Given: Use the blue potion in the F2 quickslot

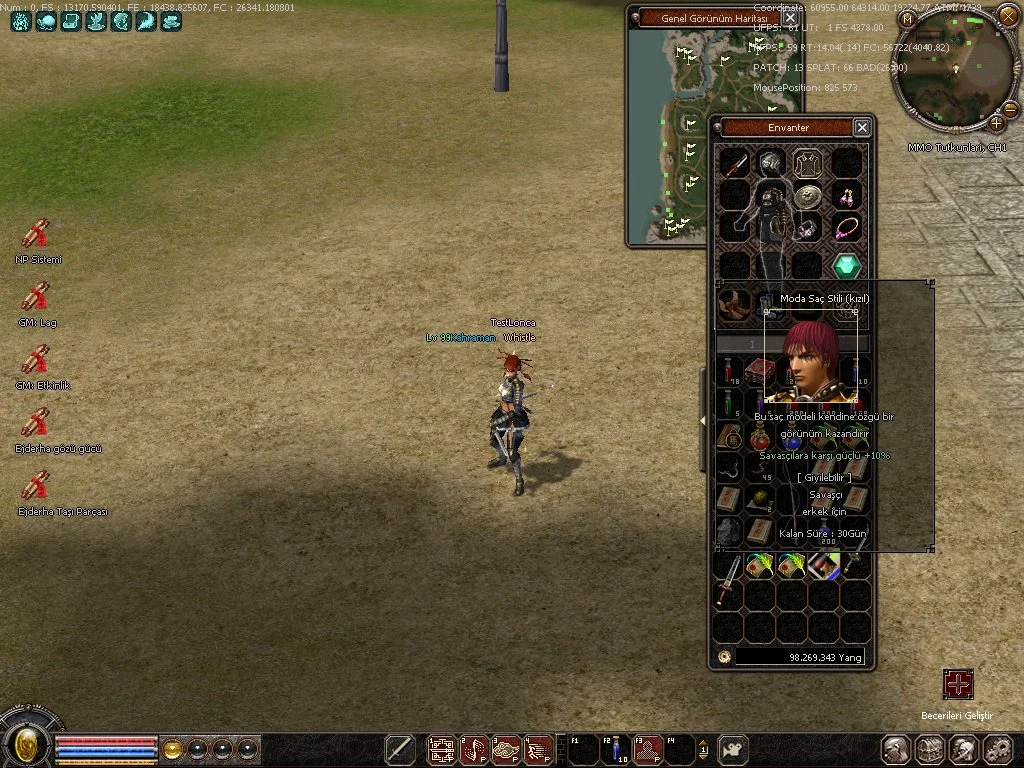Looking at the screenshot, I should click(615, 748).
